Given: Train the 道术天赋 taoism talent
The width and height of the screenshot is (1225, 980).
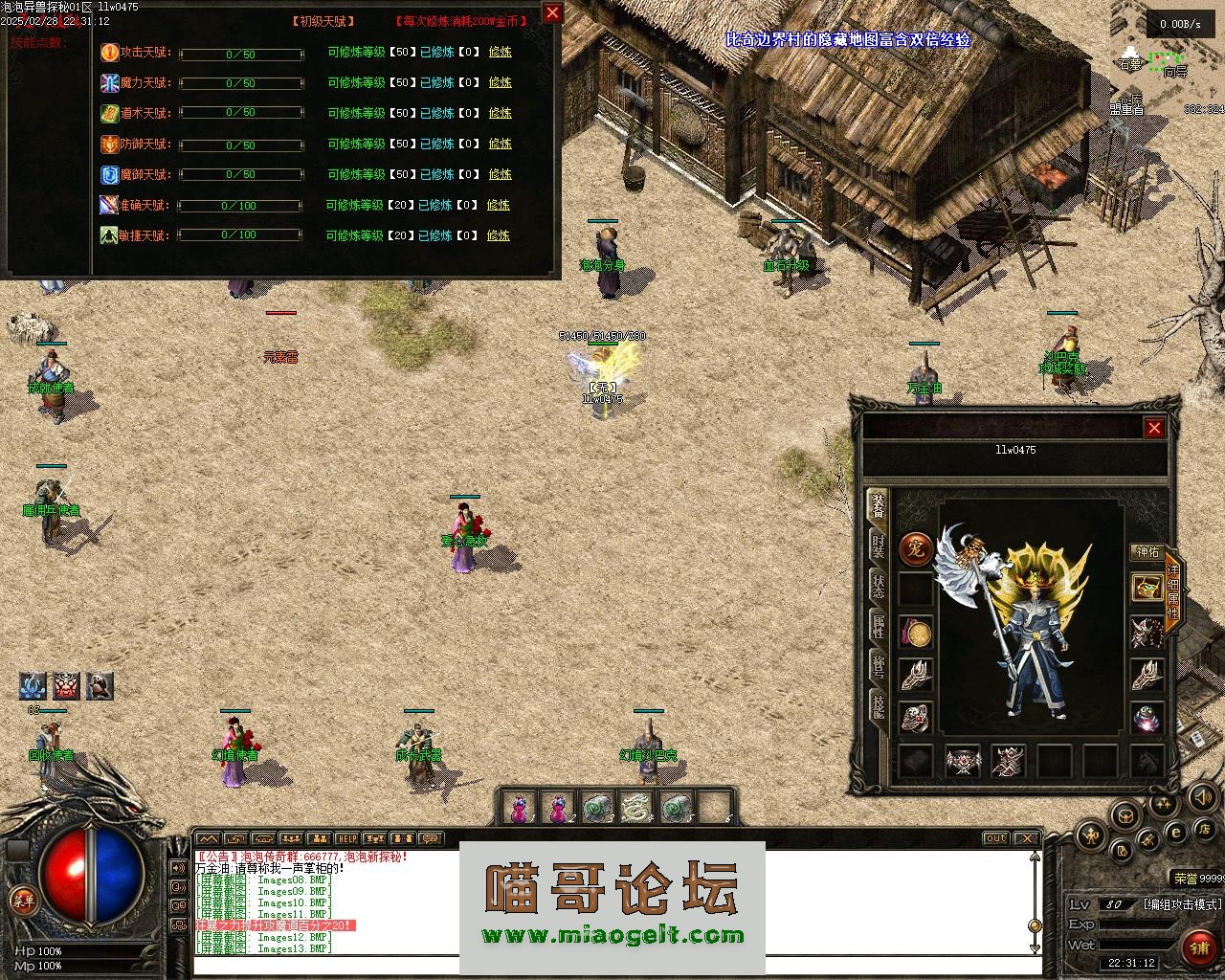Looking at the screenshot, I should pos(500,113).
